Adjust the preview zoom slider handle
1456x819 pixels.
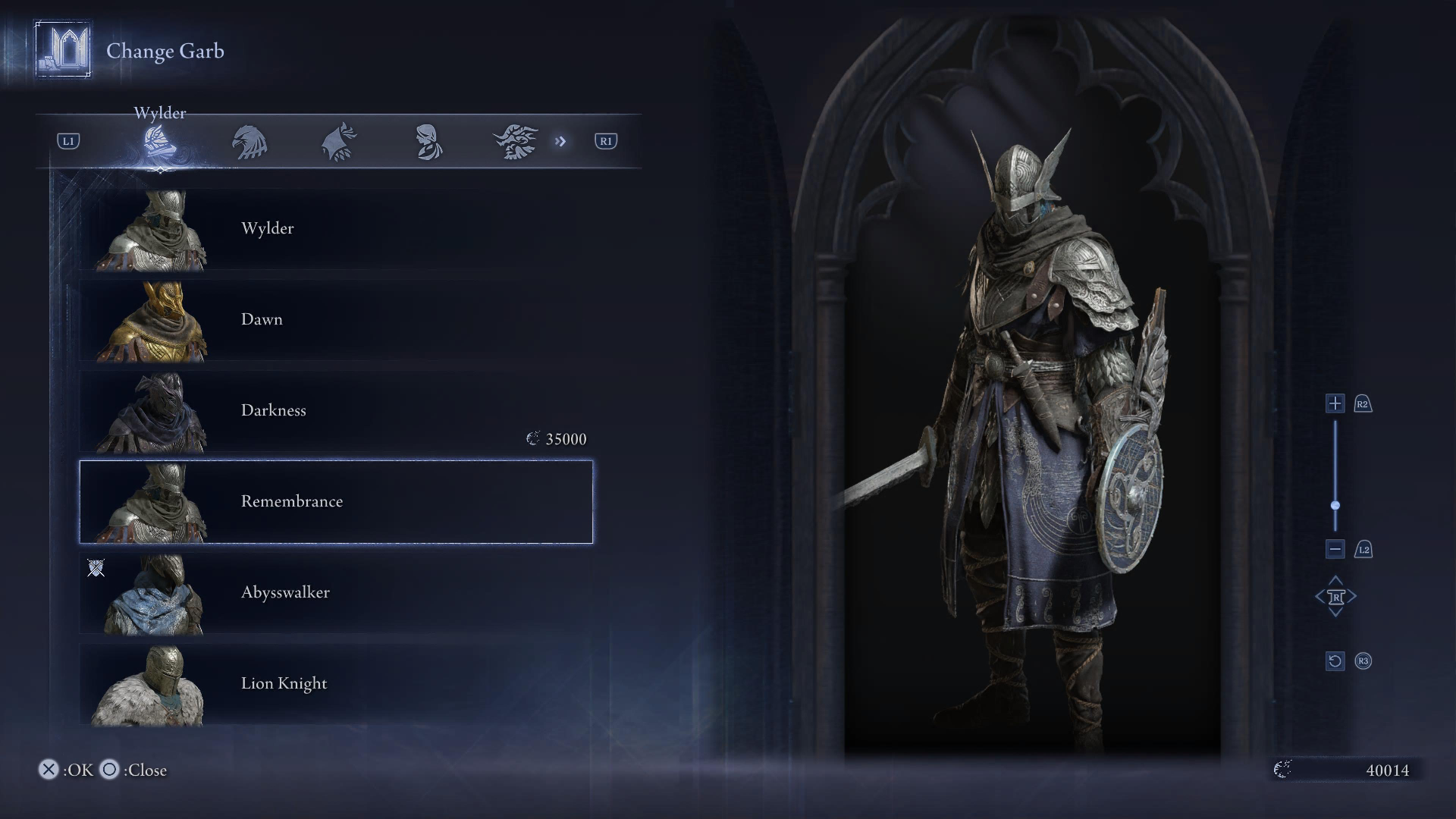tap(1335, 505)
